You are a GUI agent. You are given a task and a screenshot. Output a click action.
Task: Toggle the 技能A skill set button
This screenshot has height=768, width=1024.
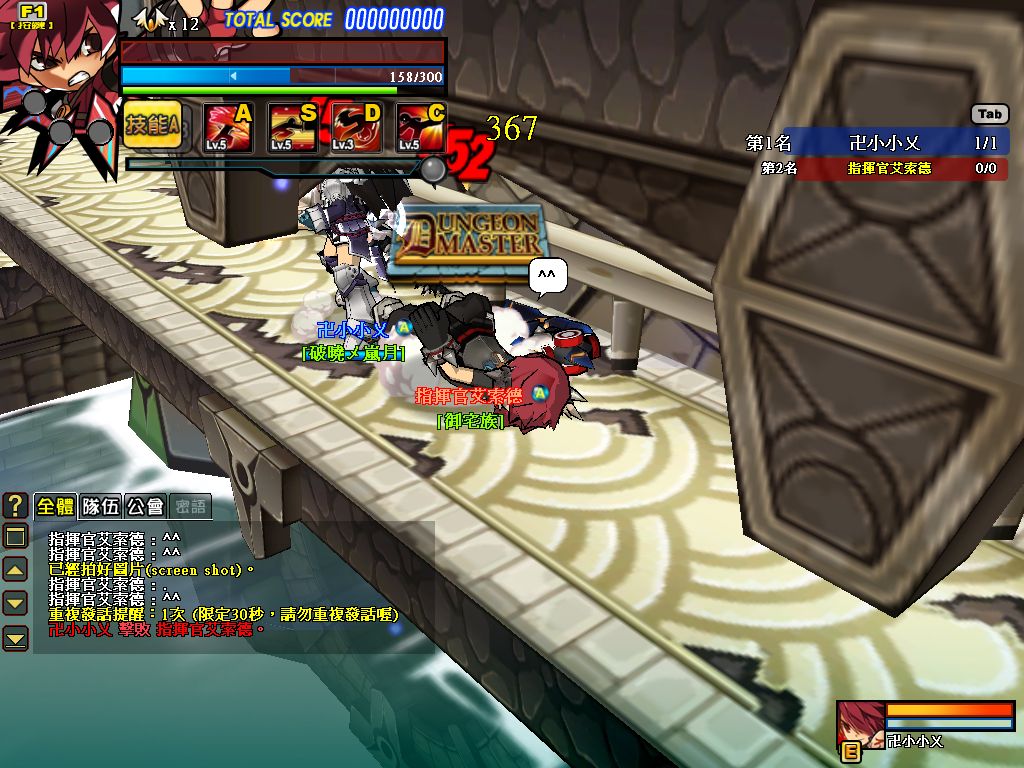click(x=152, y=125)
